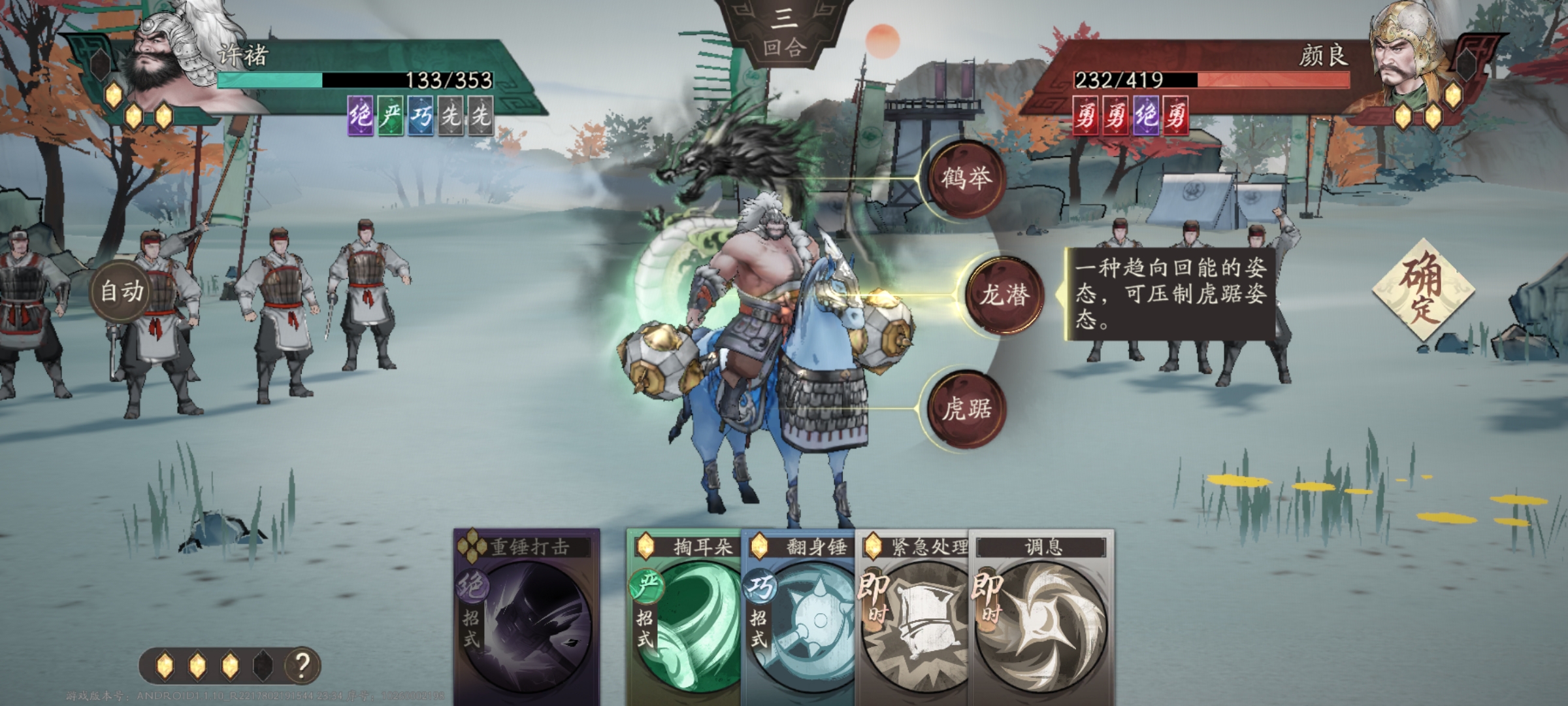
Task: Pick the 虎踞 stance
Action: tap(966, 409)
